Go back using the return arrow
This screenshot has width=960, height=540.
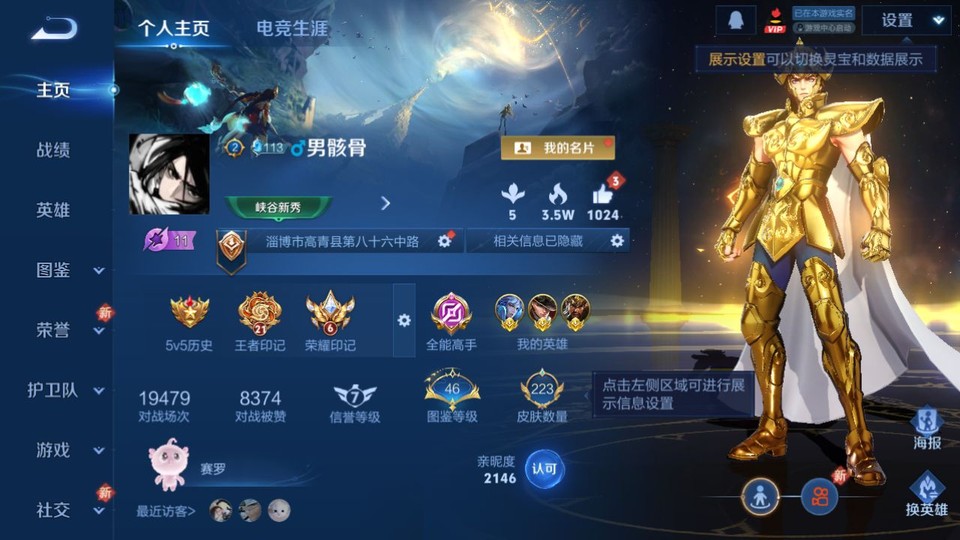coord(54,29)
